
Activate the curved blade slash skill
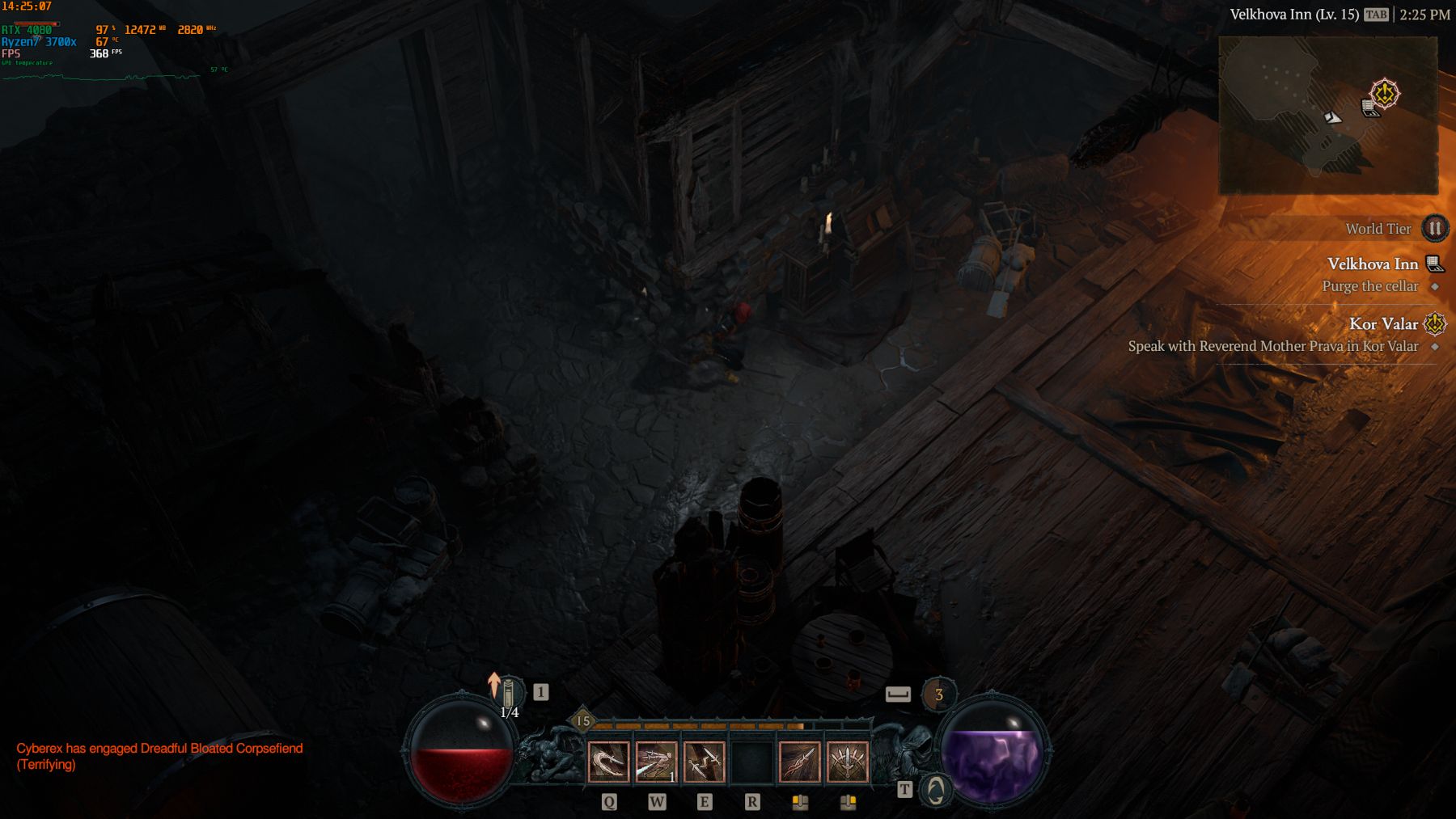(608, 762)
